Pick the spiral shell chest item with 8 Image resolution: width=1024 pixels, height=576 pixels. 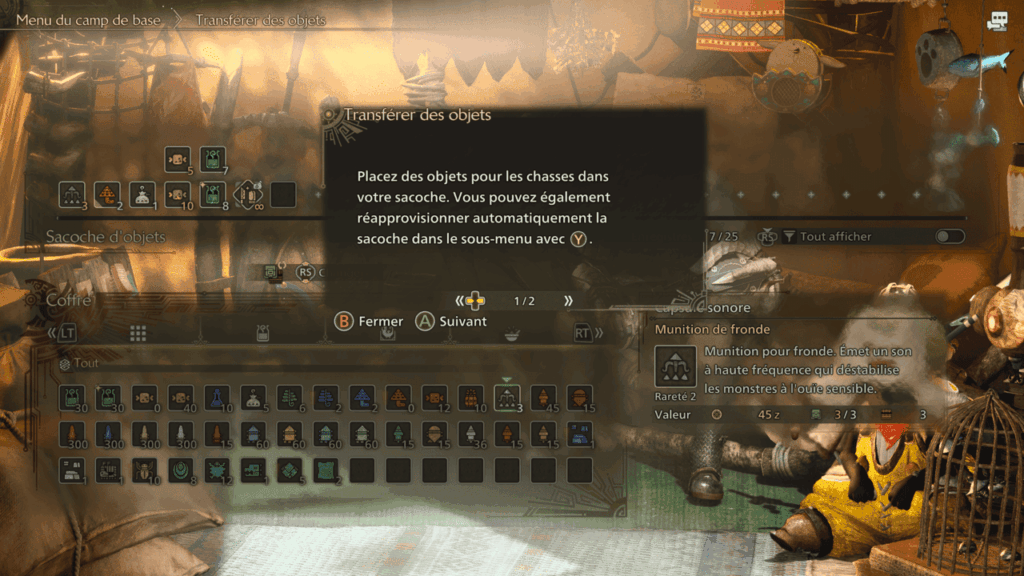(181, 470)
